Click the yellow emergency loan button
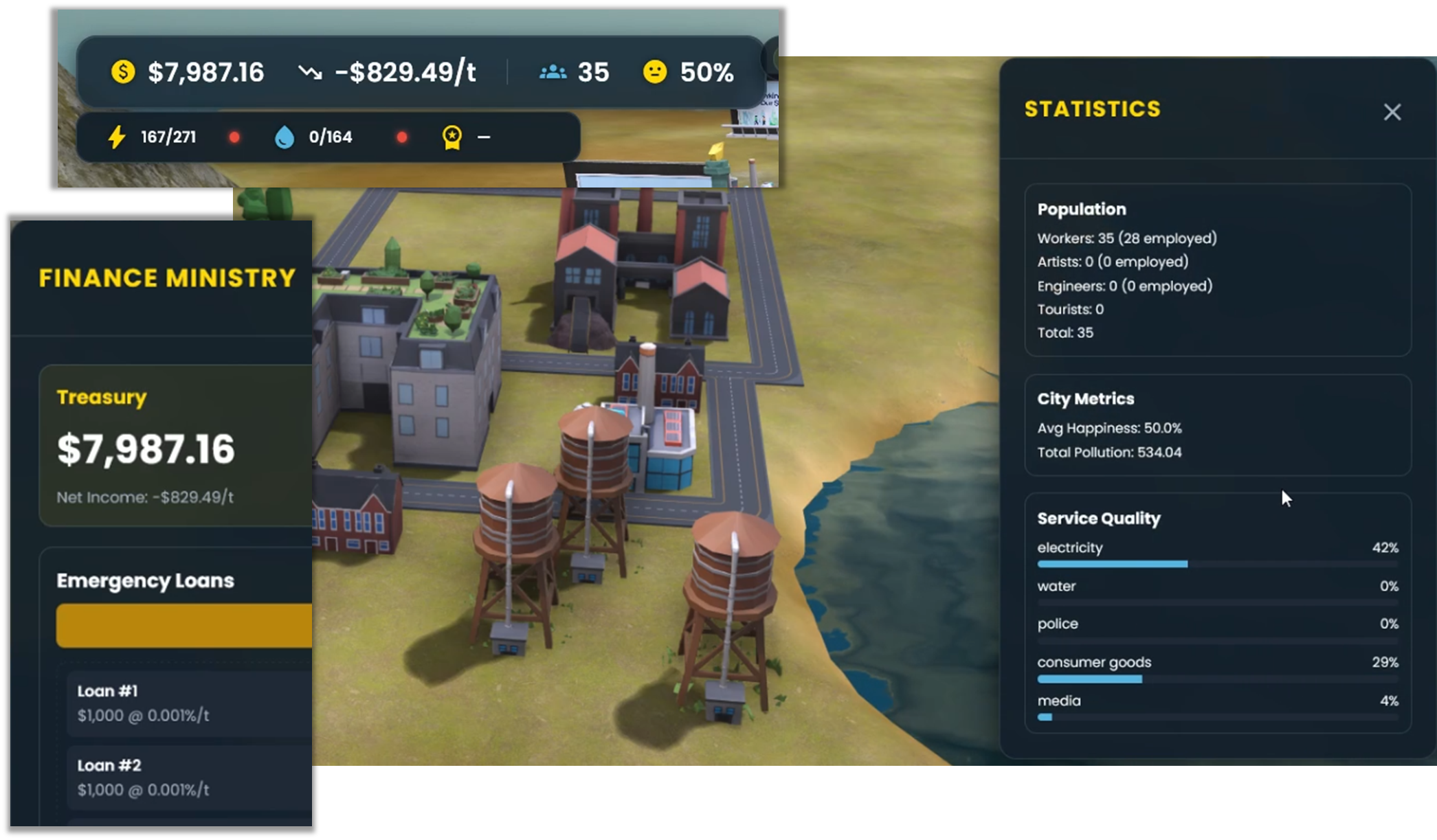 184,625
